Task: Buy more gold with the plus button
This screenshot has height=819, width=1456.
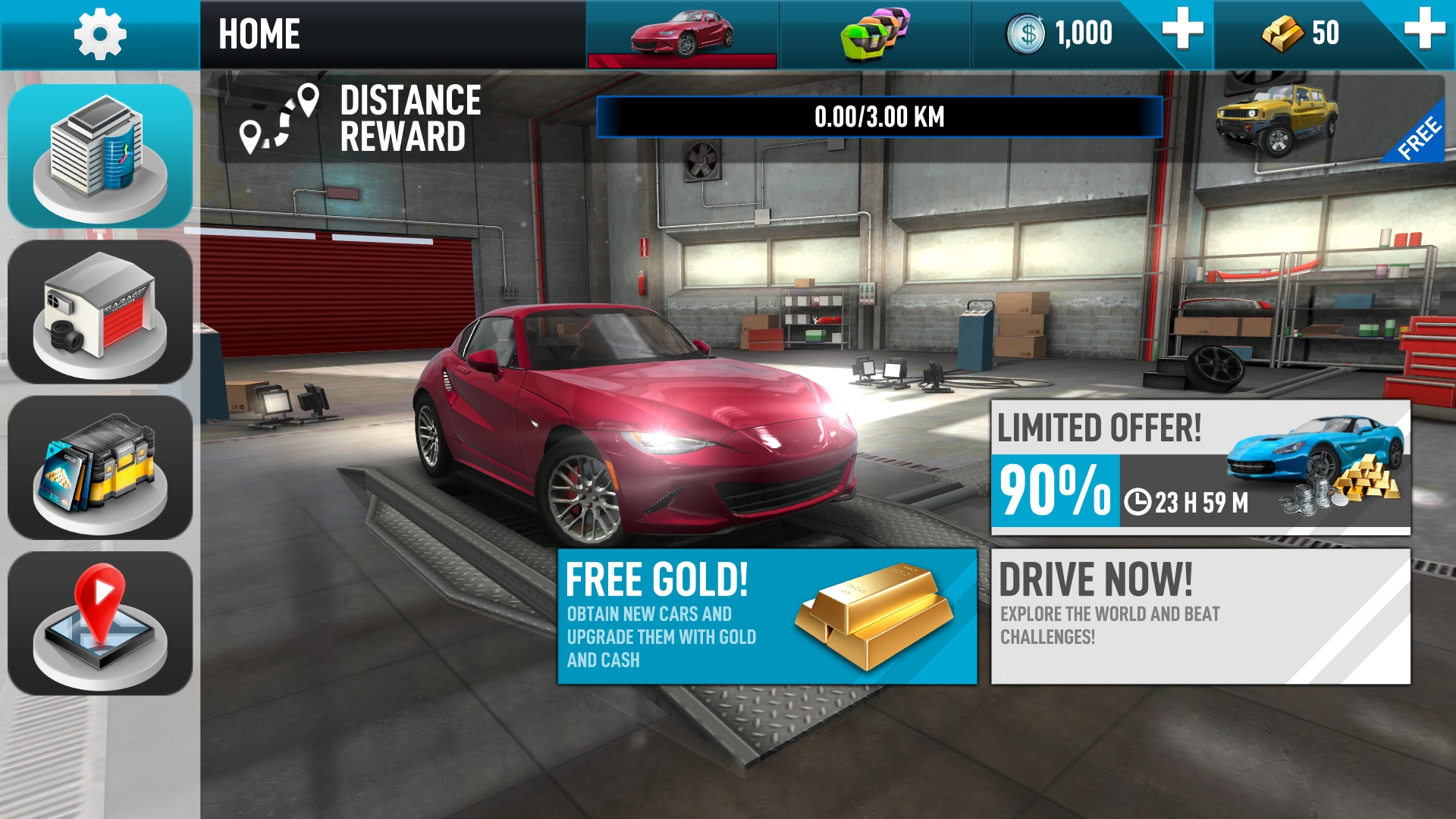Action: [1423, 30]
